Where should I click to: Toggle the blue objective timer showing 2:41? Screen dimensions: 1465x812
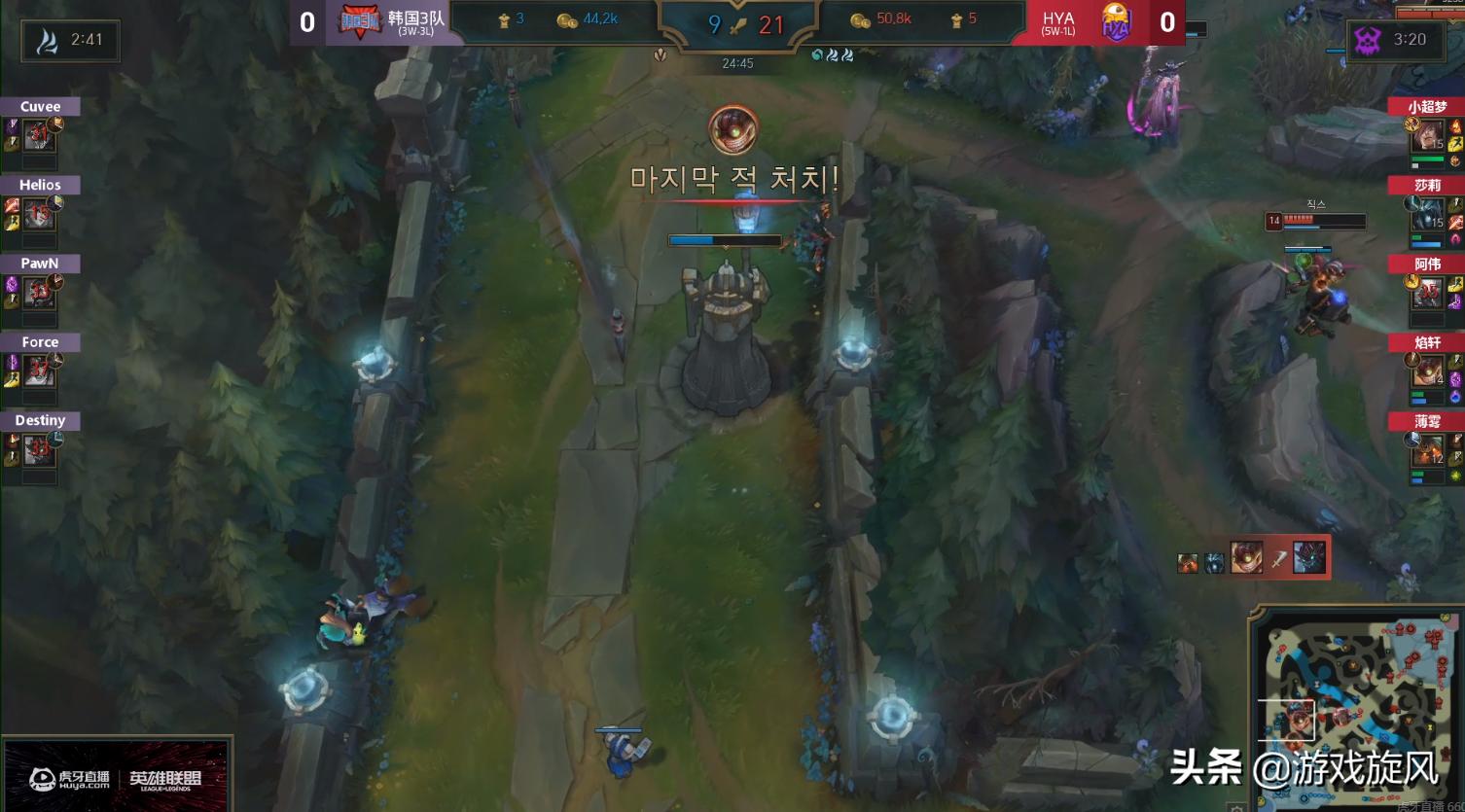[x=68, y=41]
